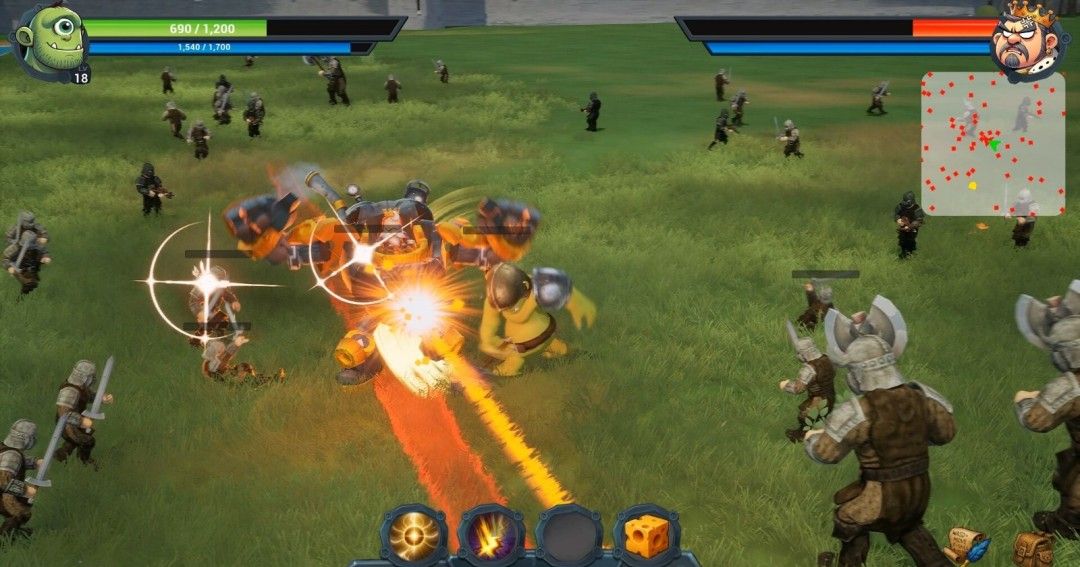Image resolution: width=1080 pixels, height=567 pixels.
Task: Activate the golden swirl burst ability
Action: [414, 536]
